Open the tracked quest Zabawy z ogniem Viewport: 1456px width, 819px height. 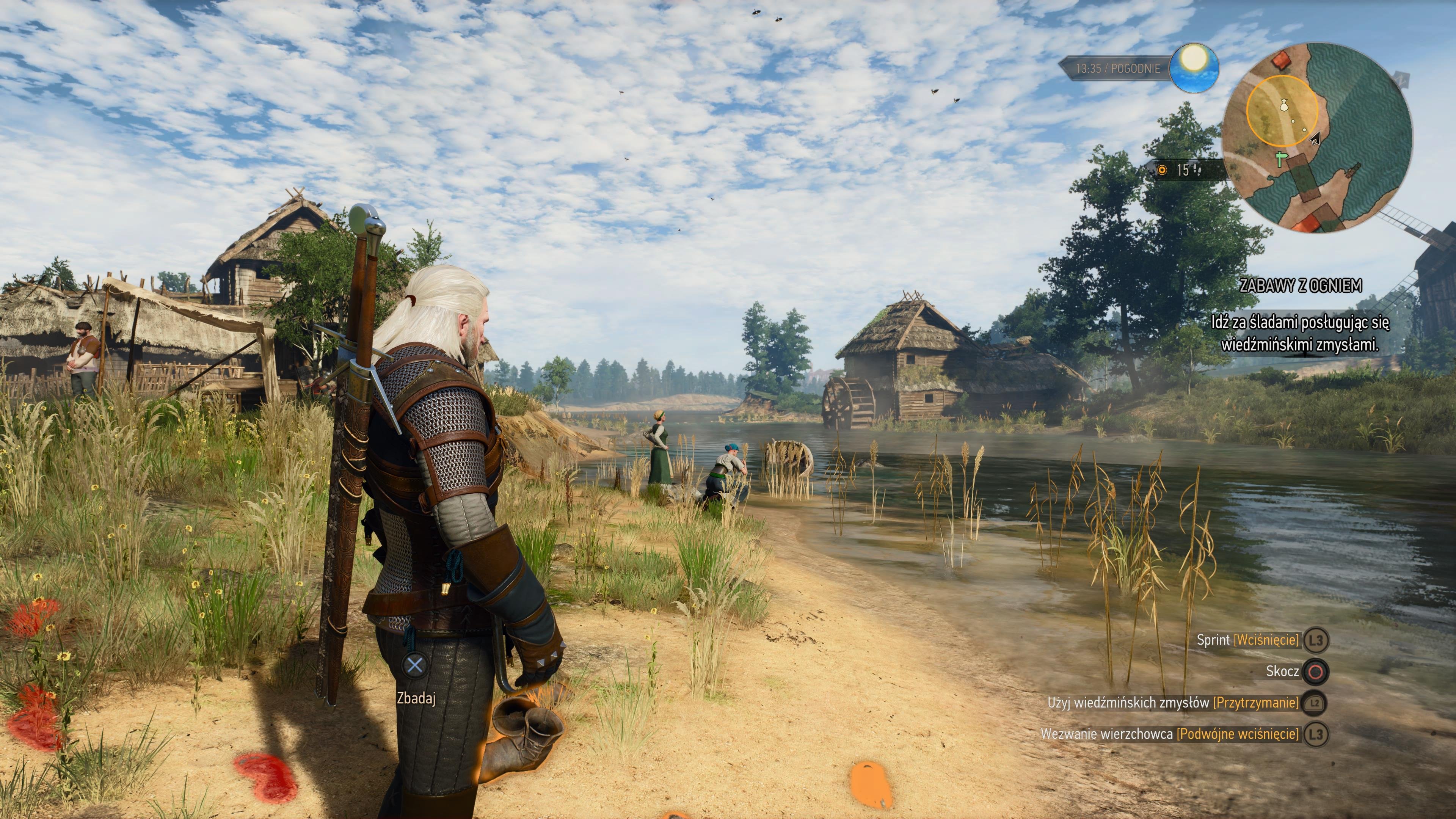point(1300,286)
